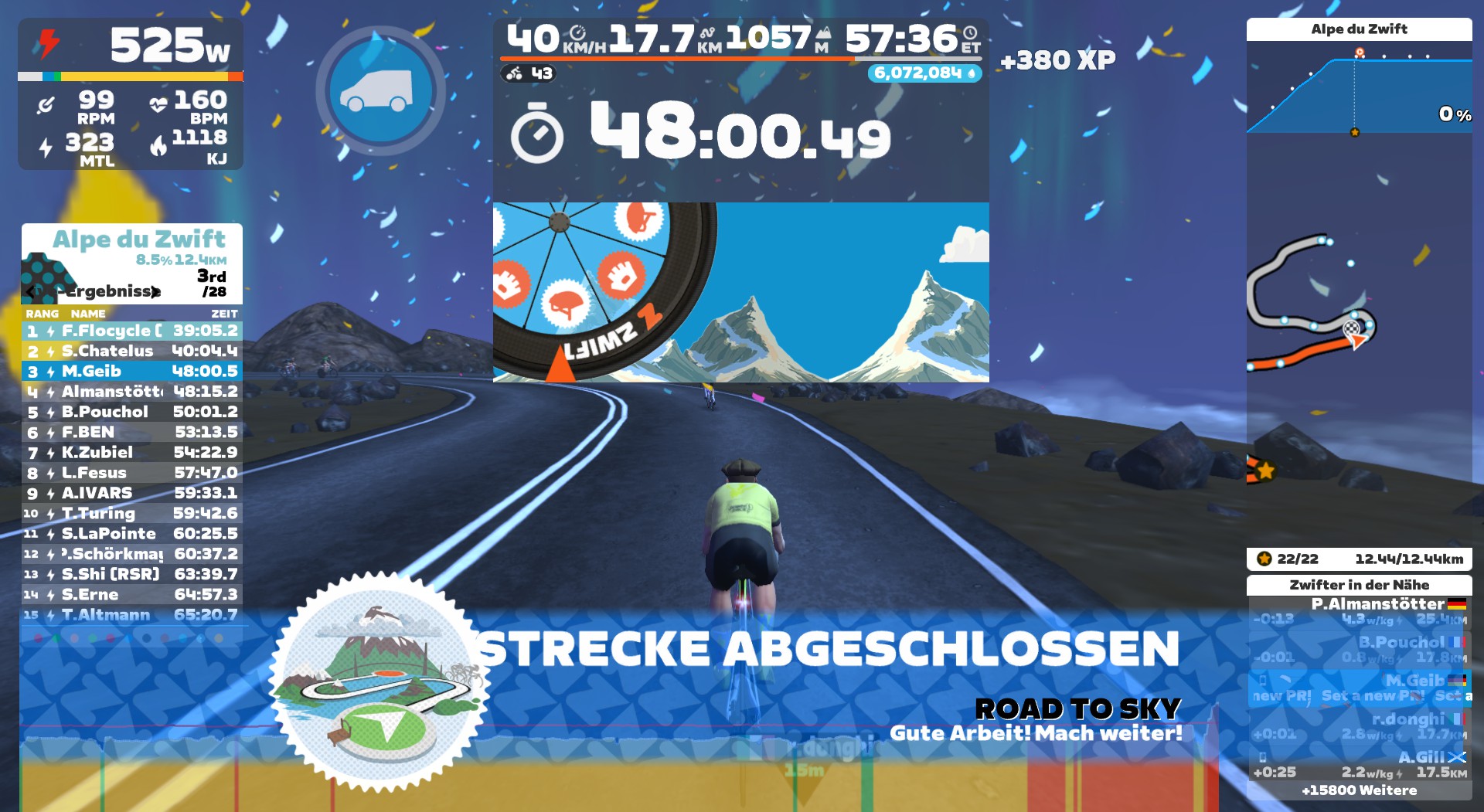This screenshot has width=1484, height=812.
Task: Choose r.donghi in nearby Zwifters list
Action: pyautogui.click(x=1359, y=726)
